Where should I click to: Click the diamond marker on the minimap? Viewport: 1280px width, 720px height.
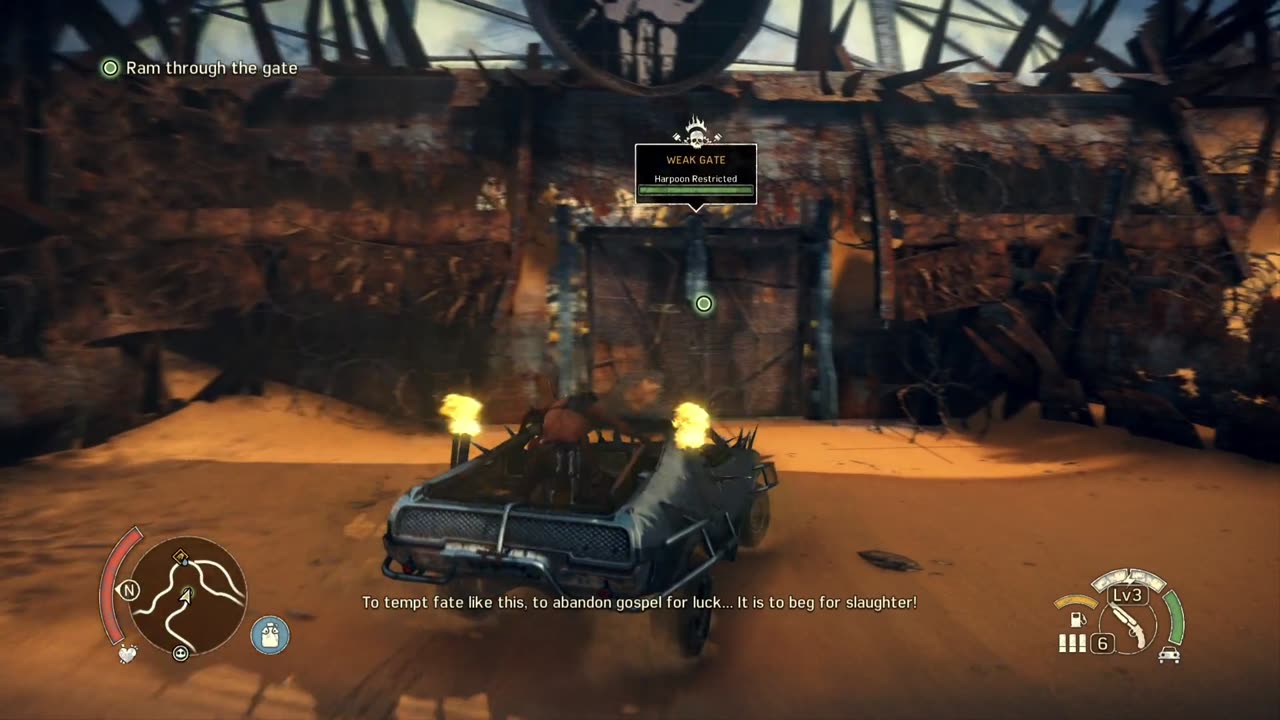pyautogui.click(x=180, y=557)
